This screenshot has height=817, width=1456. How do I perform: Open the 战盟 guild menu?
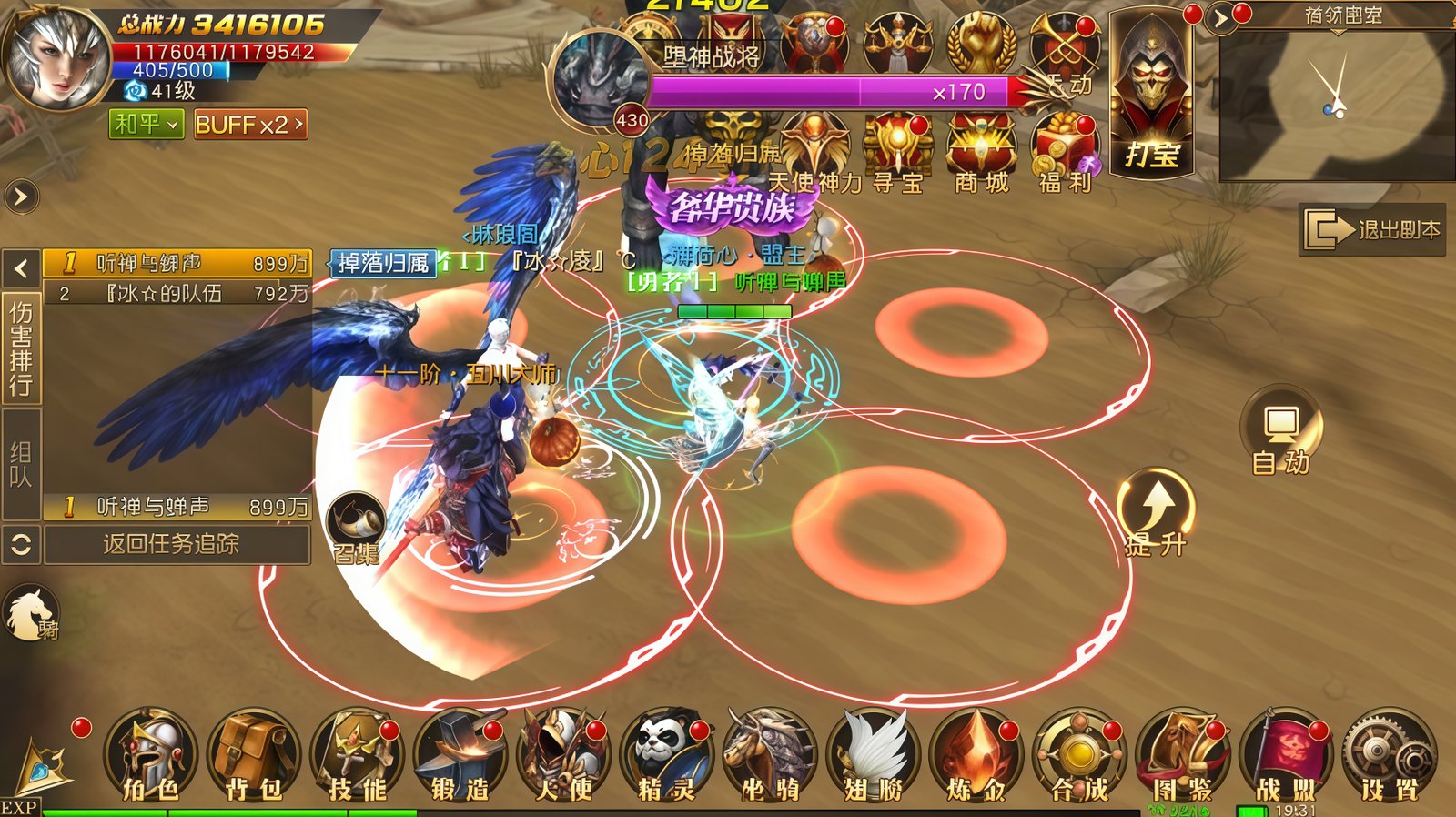coord(1285,757)
